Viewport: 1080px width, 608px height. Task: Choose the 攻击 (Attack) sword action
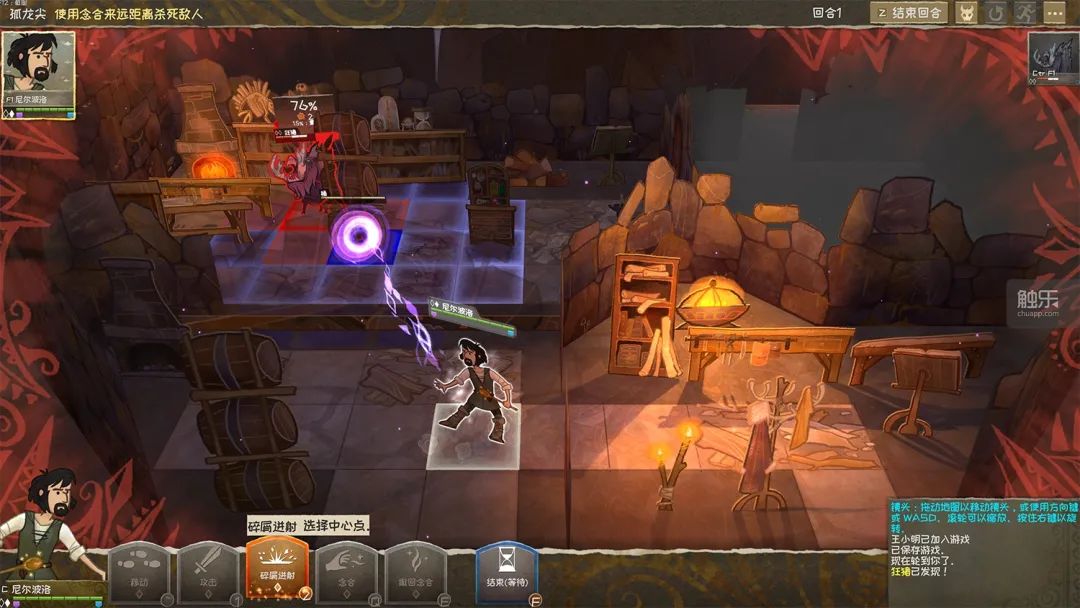tap(208, 573)
